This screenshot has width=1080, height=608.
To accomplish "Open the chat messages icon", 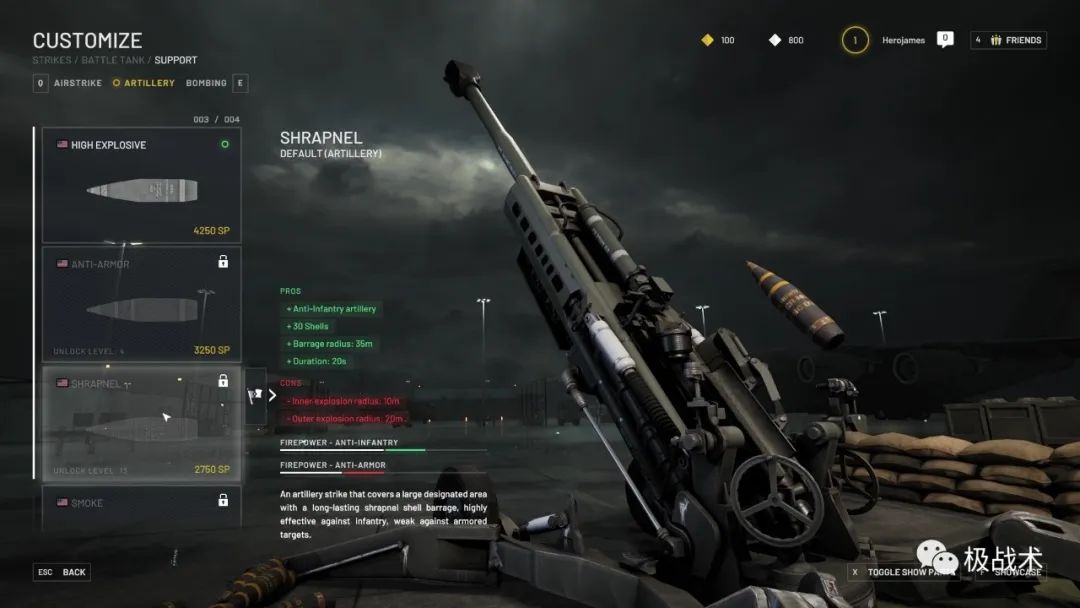I will 945,39.
